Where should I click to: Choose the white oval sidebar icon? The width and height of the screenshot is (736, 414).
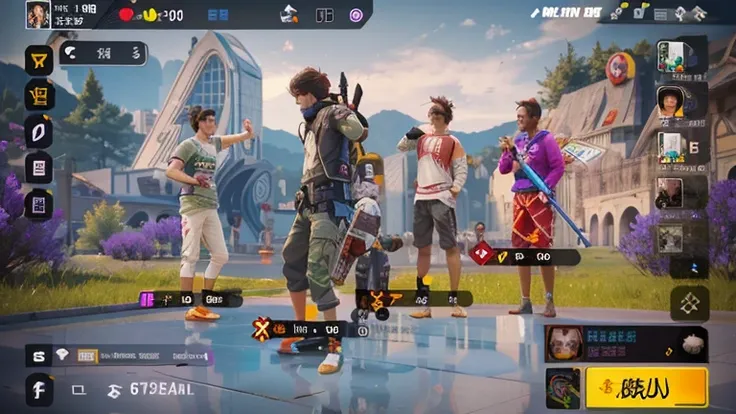(39, 132)
